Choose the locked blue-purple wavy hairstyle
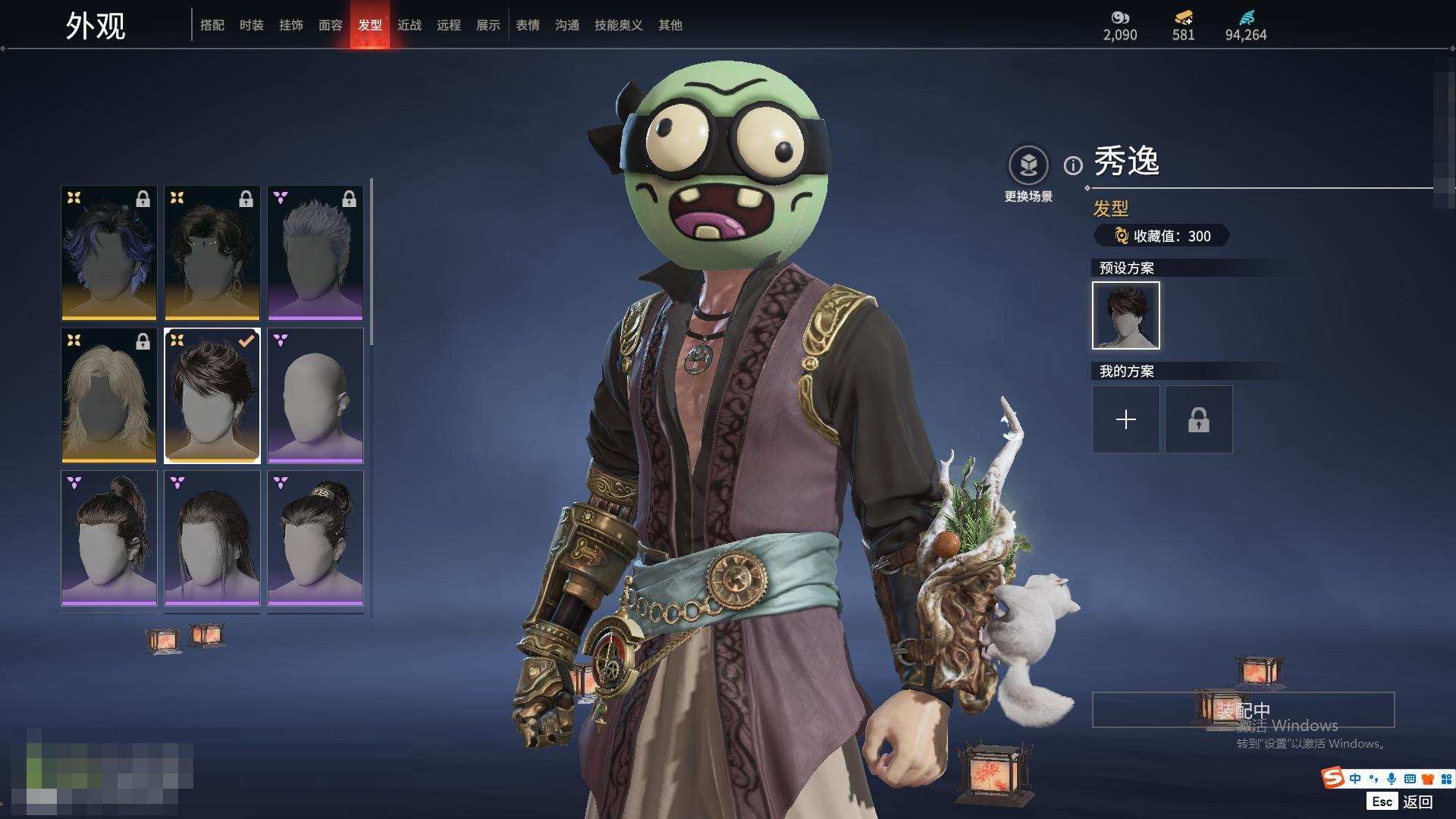The image size is (1456, 819). click(x=109, y=253)
